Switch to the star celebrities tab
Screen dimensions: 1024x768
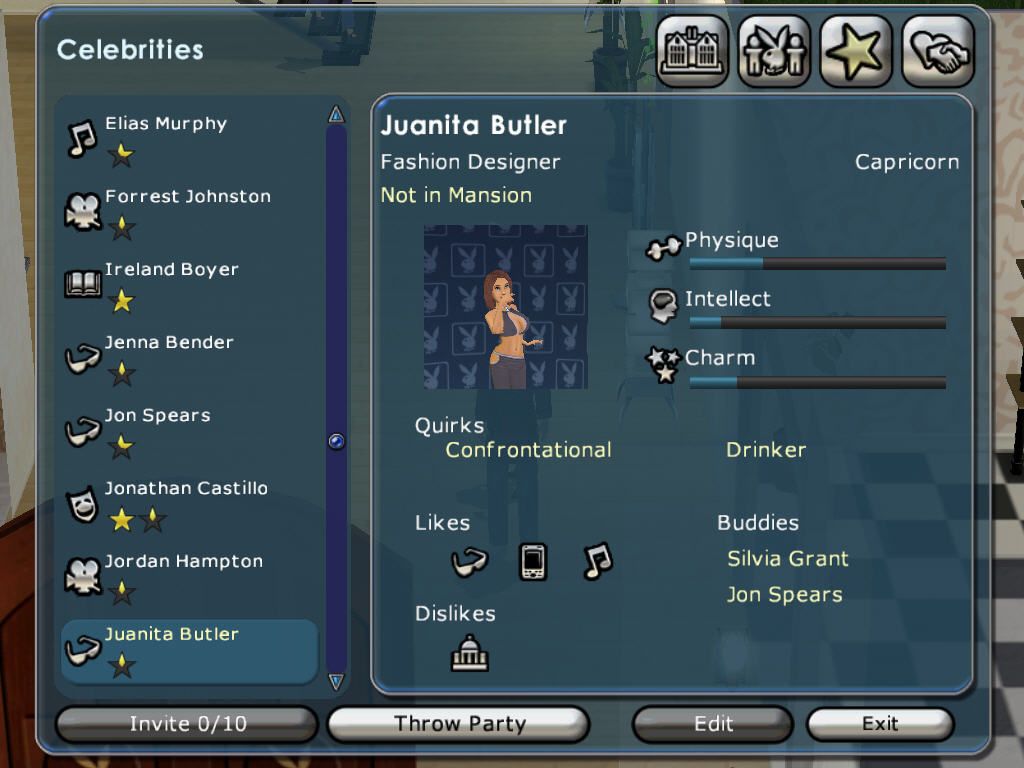(x=856, y=52)
